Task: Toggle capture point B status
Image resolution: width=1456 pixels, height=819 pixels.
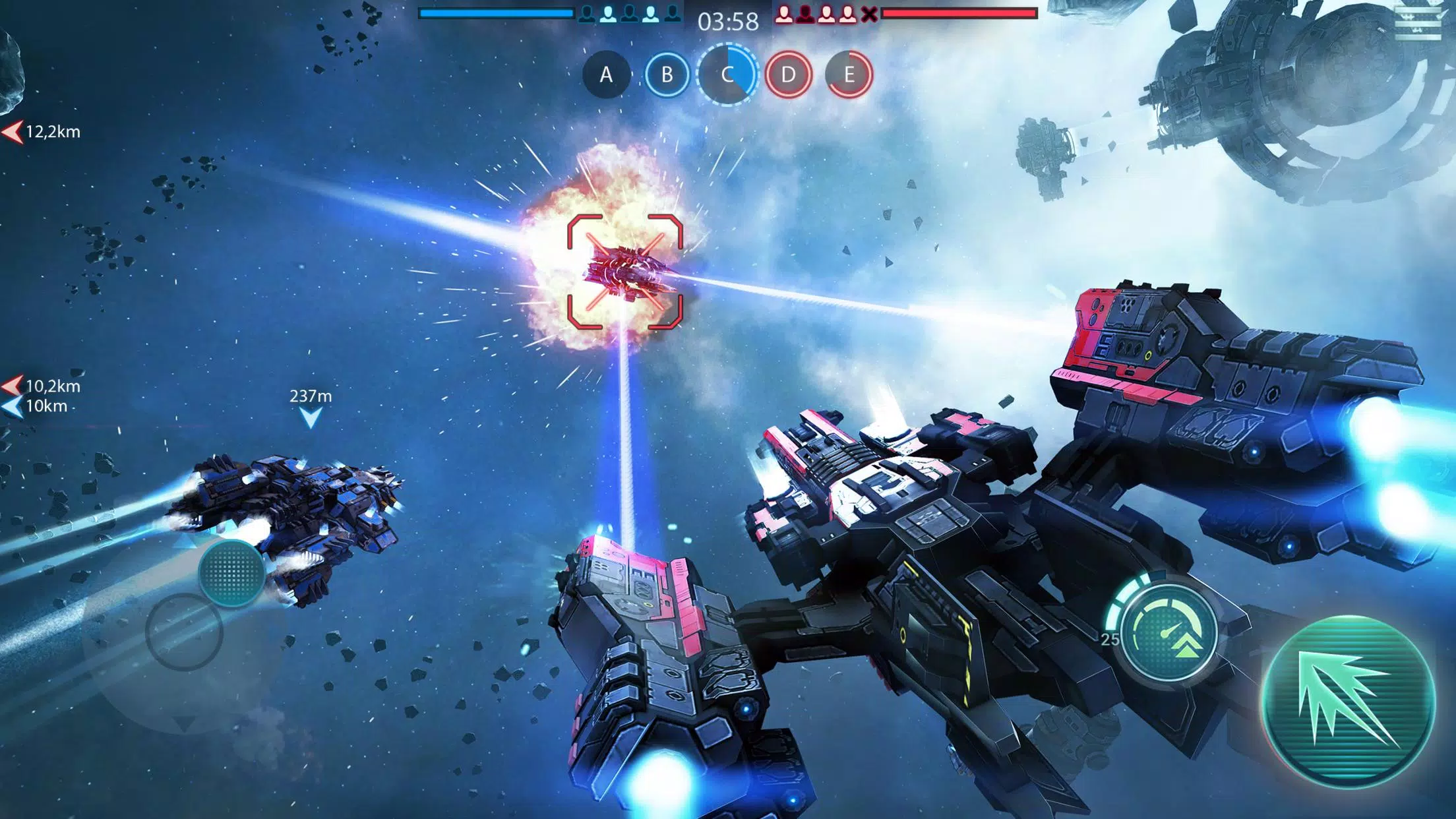Action: (666, 75)
